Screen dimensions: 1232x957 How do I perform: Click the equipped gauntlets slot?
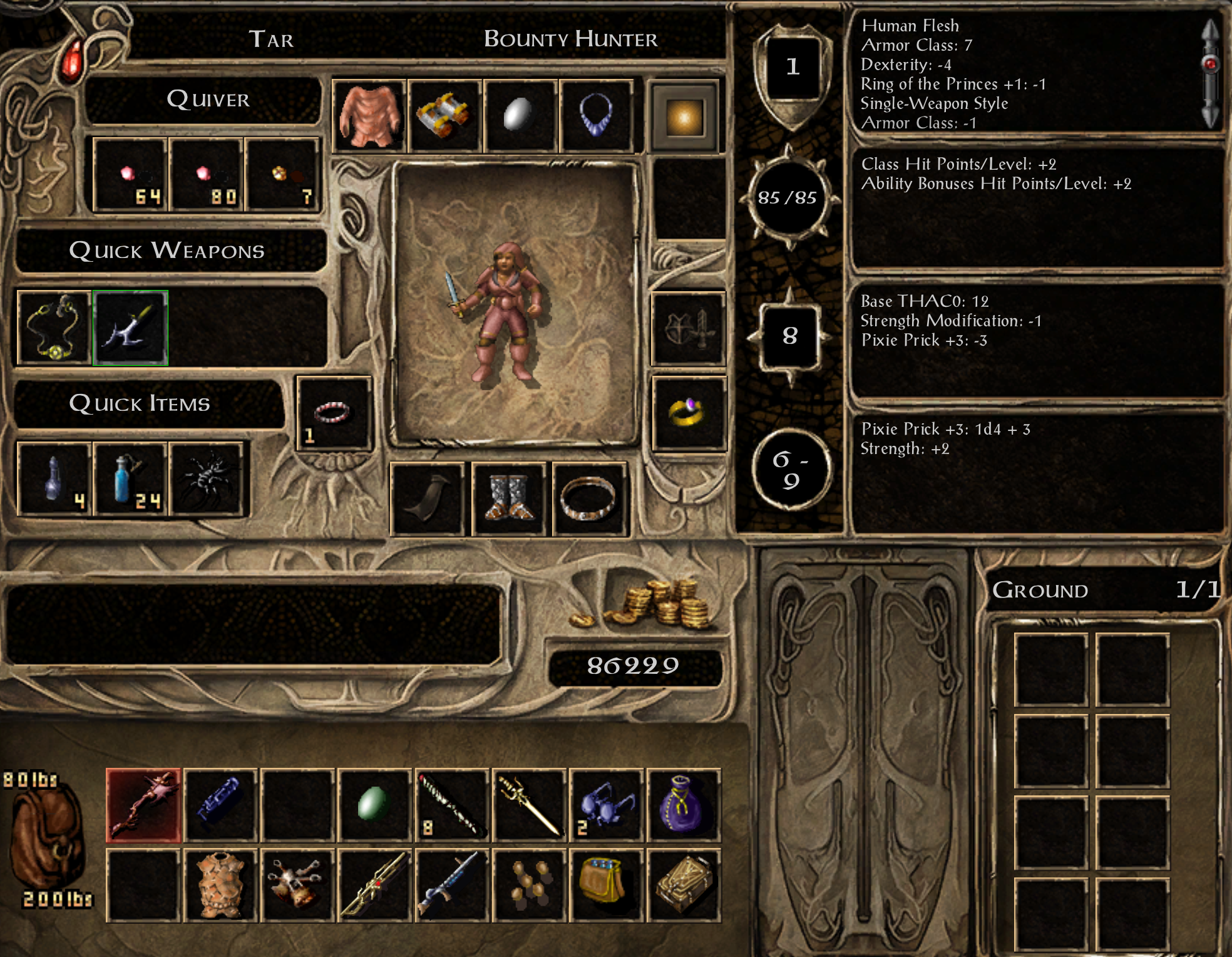click(444, 116)
